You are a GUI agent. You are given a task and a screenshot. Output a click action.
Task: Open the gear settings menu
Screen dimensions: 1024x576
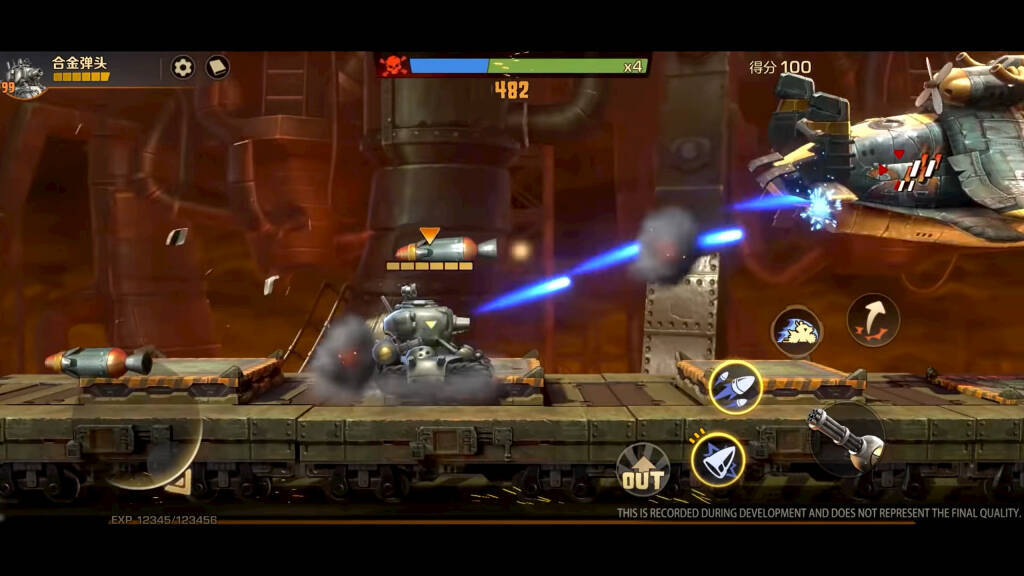(x=182, y=67)
